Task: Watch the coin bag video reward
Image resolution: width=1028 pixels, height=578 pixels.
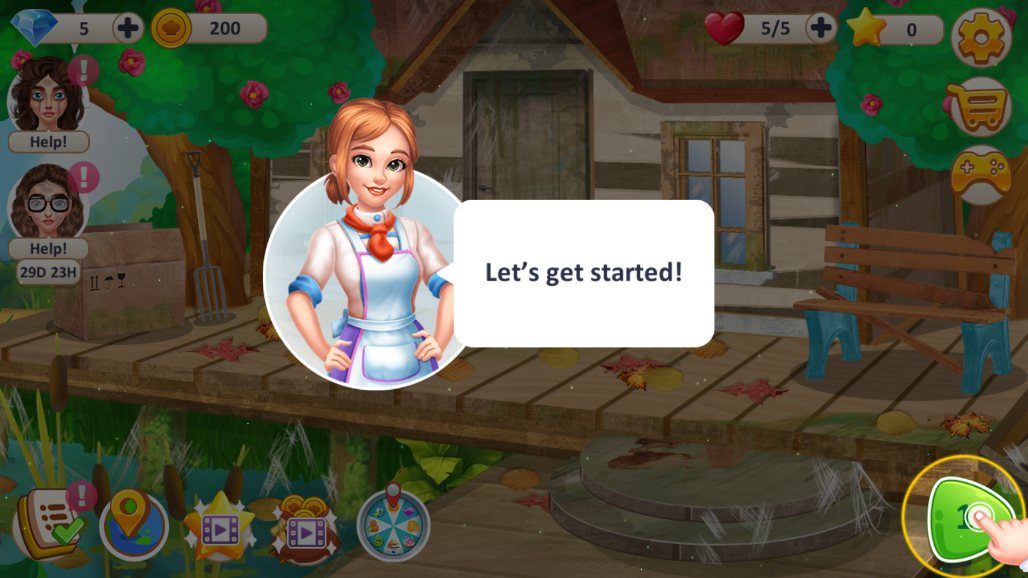Action: point(305,525)
